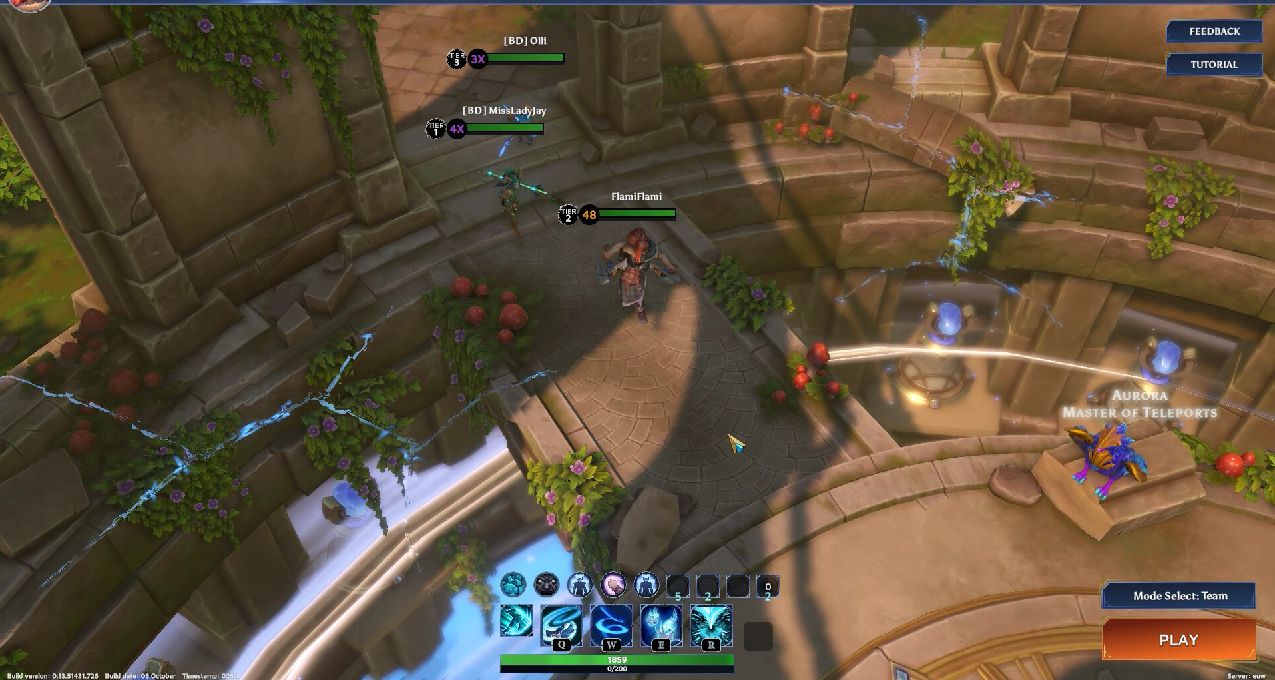Viewport: 1275px width, 680px height.
Task: Click the round dark beast face icon
Action: [546, 584]
